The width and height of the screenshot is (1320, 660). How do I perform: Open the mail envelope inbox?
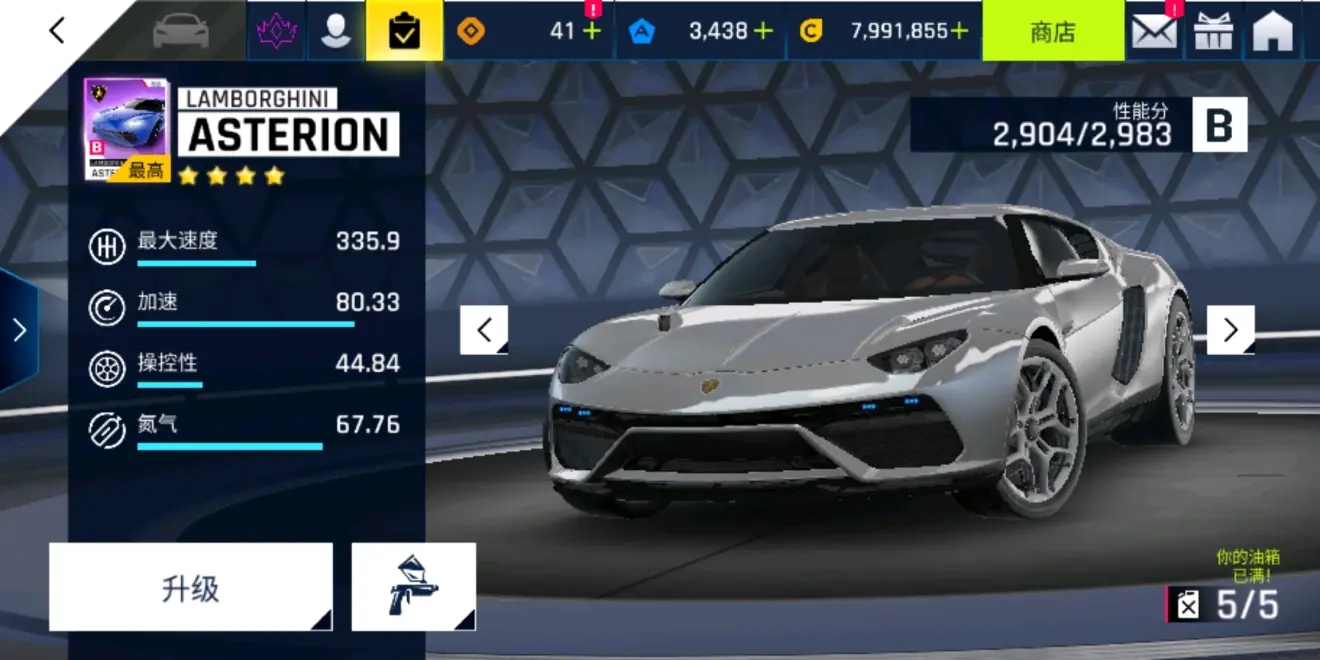(1154, 31)
